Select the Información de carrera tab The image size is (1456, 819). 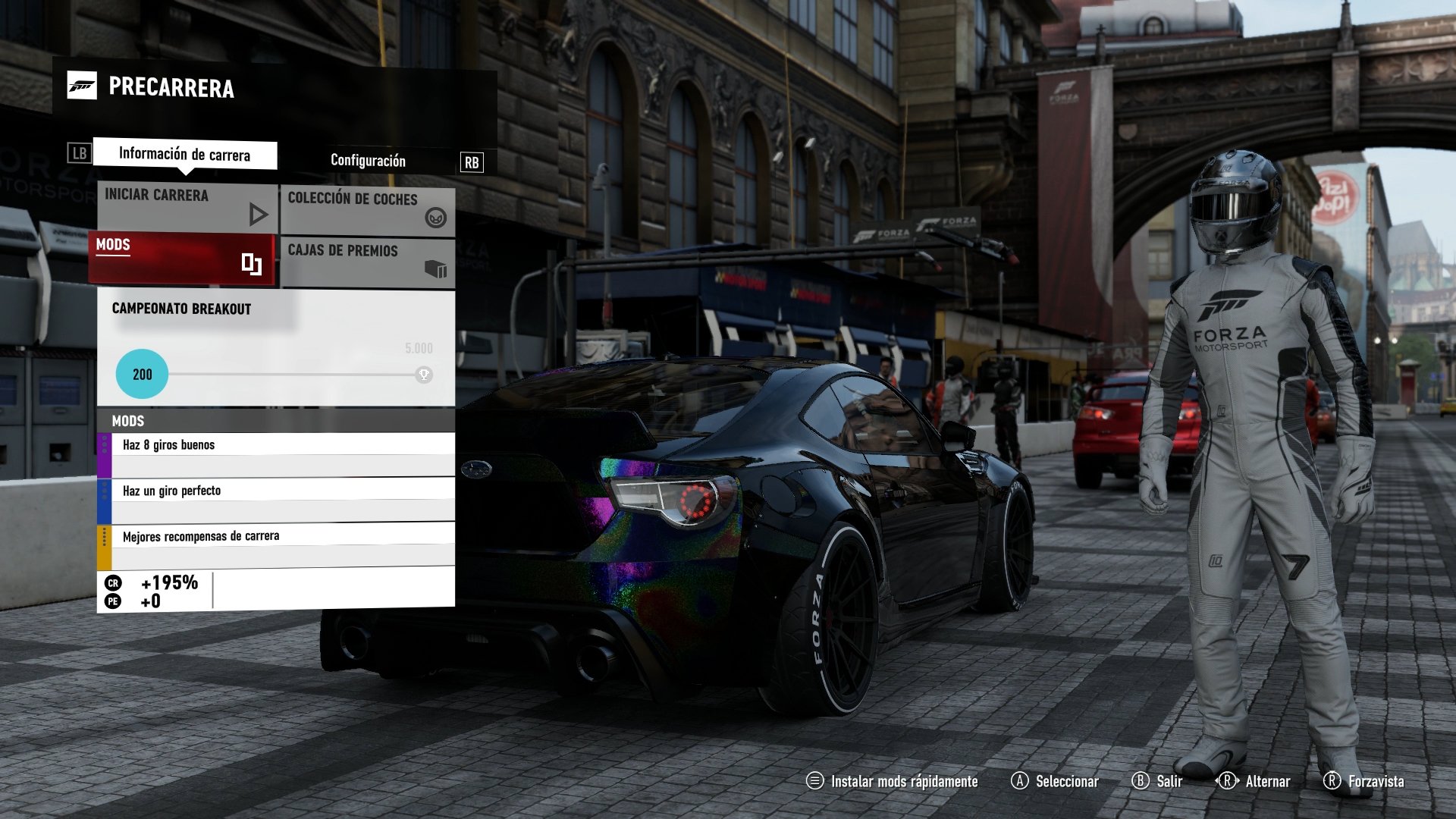click(184, 155)
